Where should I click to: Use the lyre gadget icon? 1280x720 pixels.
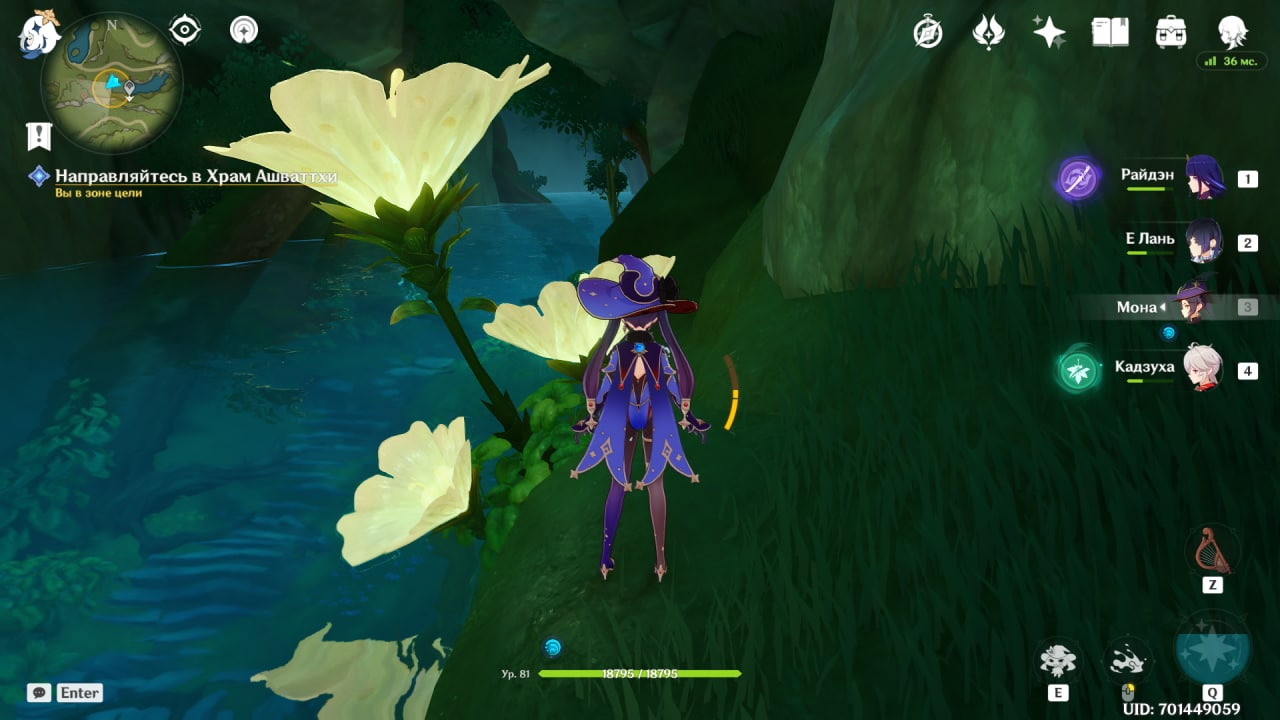1212,551
